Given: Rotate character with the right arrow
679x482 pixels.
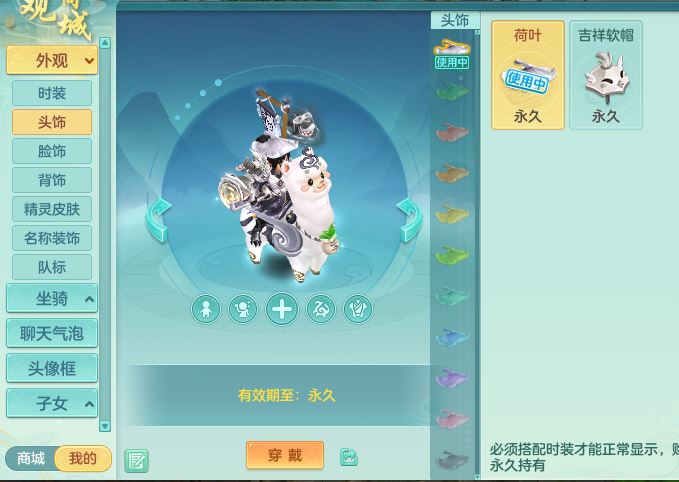Looking at the screenshot, I should [x=408, y=219].
